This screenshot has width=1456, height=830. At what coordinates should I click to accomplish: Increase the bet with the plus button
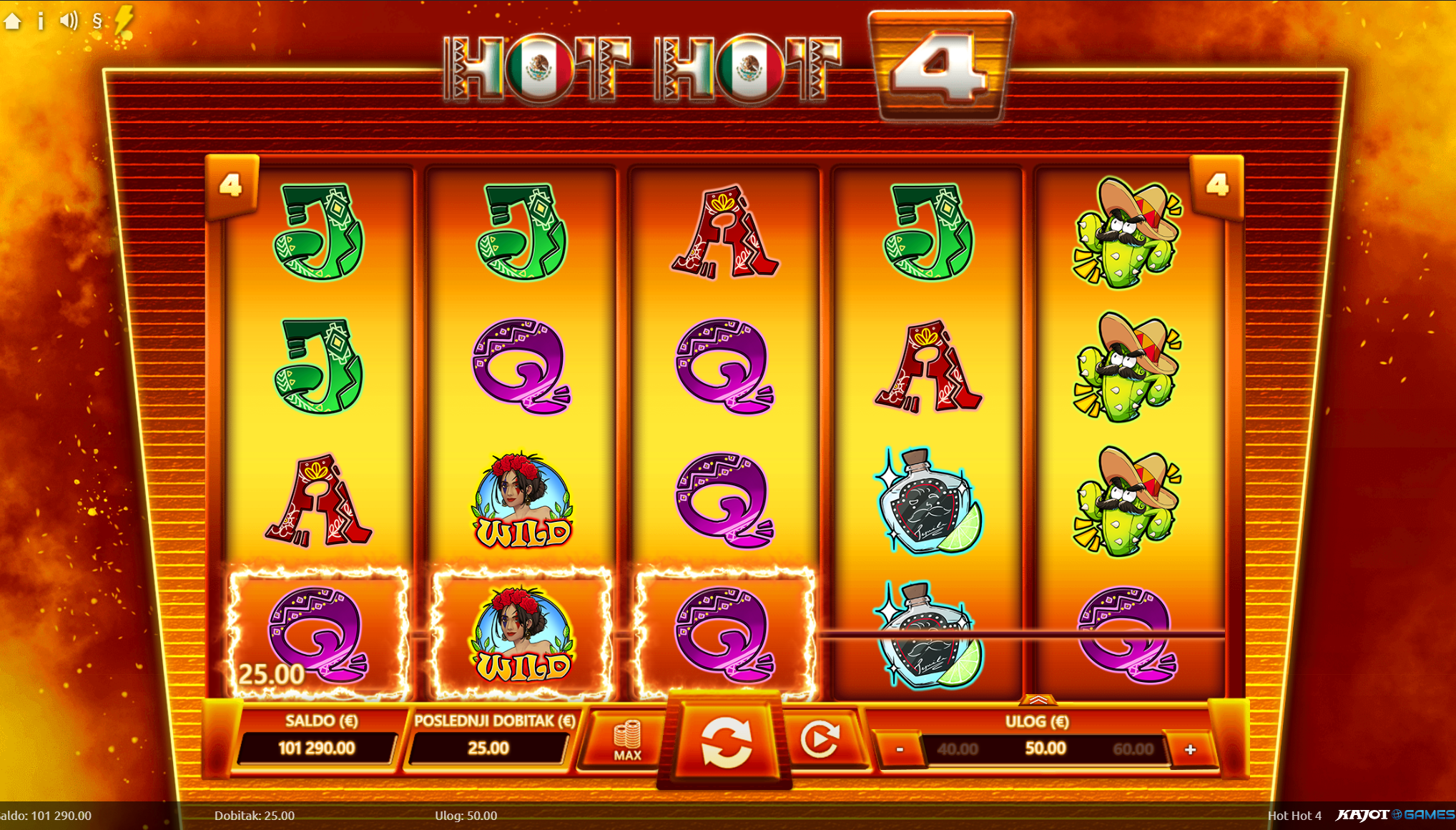(1190, 749)
